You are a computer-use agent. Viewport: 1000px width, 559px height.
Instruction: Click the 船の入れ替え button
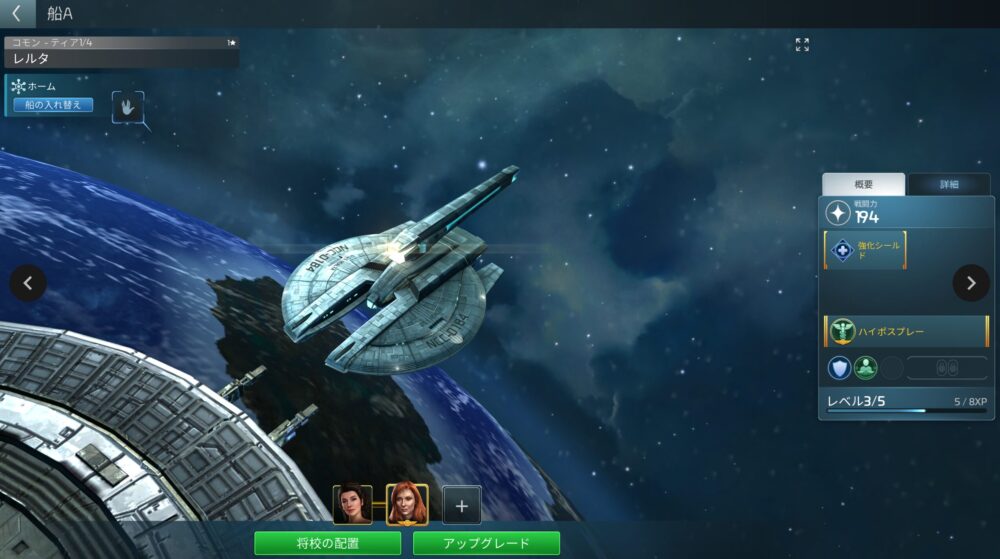click(x=53, y=105)
